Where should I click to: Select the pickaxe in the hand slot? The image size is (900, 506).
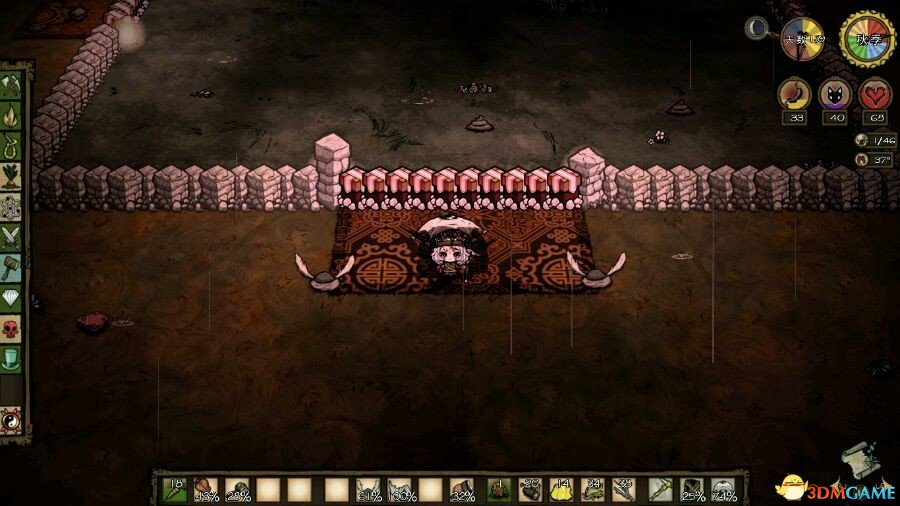click(x=660, y=489)
